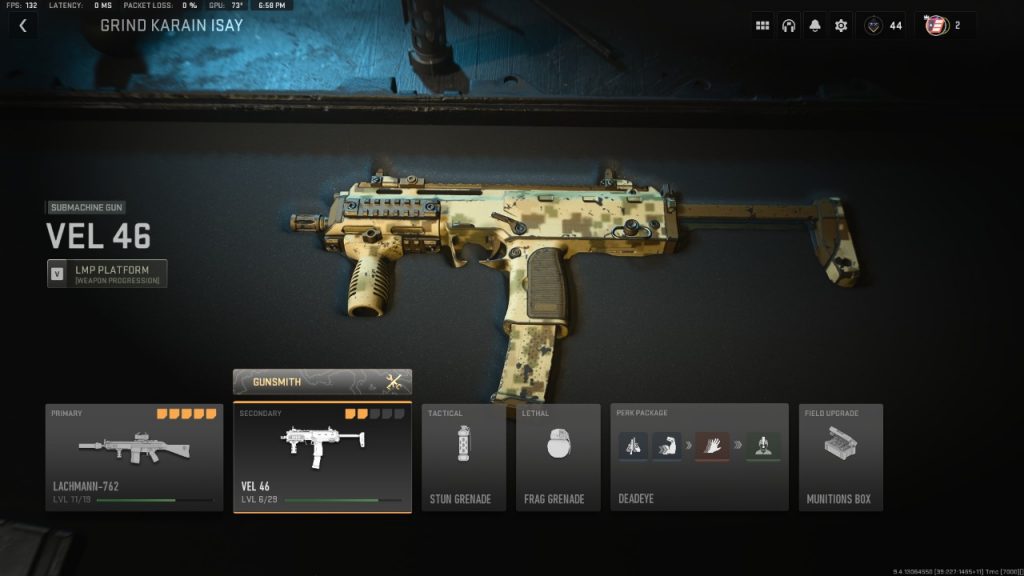Select the Lachmann-762 primary weapon slot
1024x576 pixels.
point(134,457)
